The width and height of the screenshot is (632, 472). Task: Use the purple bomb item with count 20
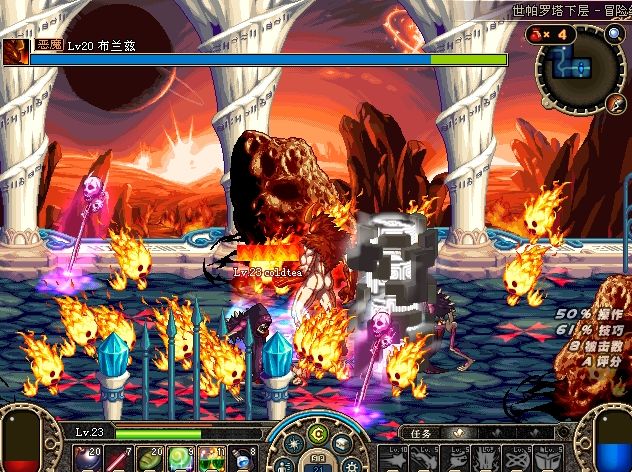(x=89, y=459)
